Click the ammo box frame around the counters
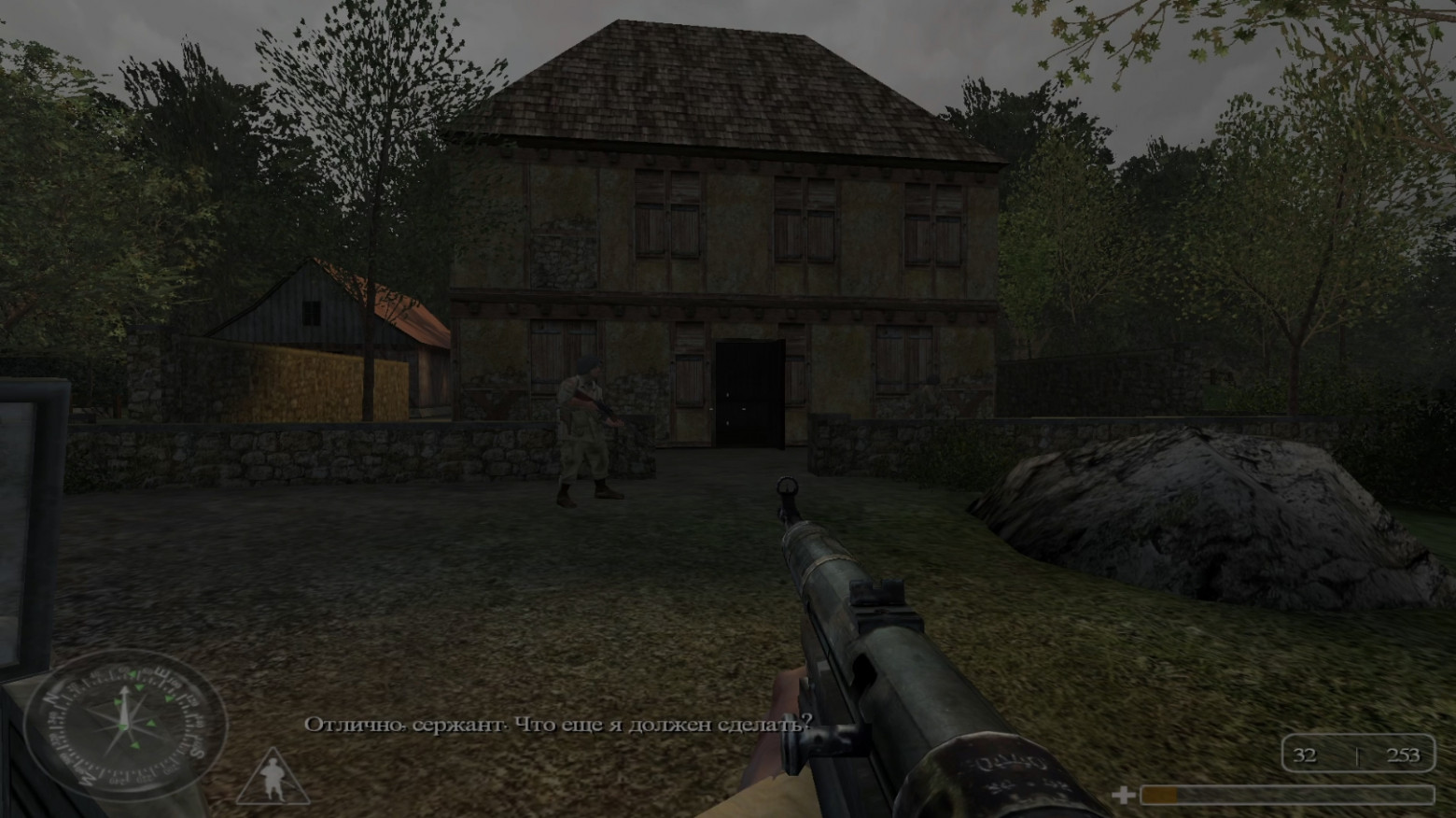Image resolution: width=1456 pixels, height=818 pixels. pos(1358,735)
